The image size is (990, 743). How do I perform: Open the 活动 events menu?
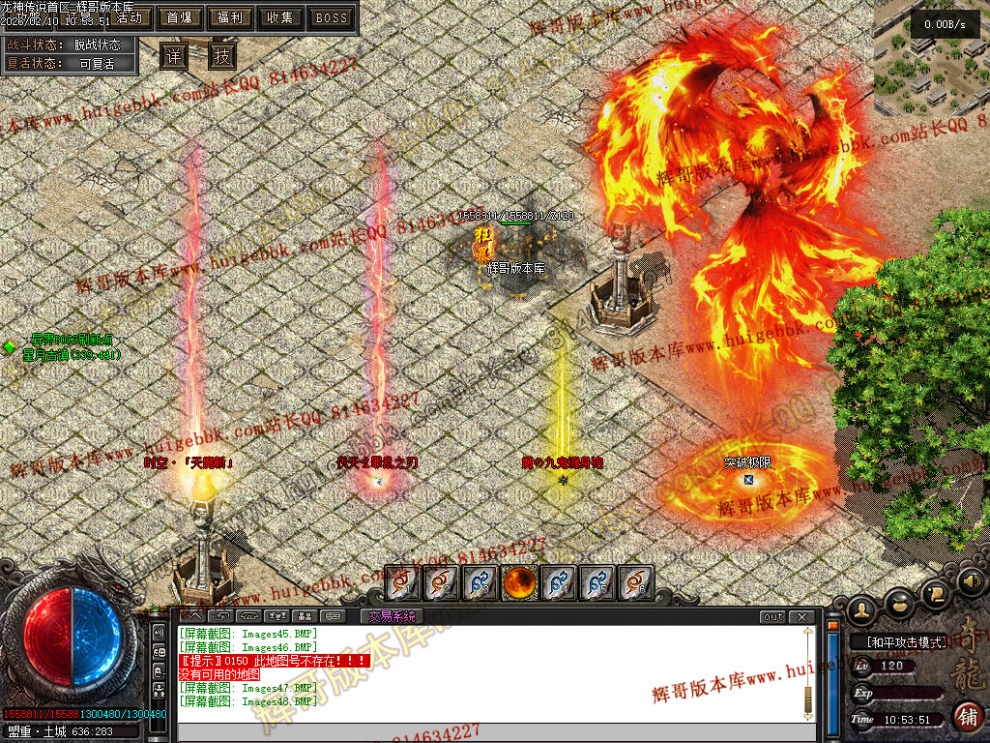pos(128,17)
